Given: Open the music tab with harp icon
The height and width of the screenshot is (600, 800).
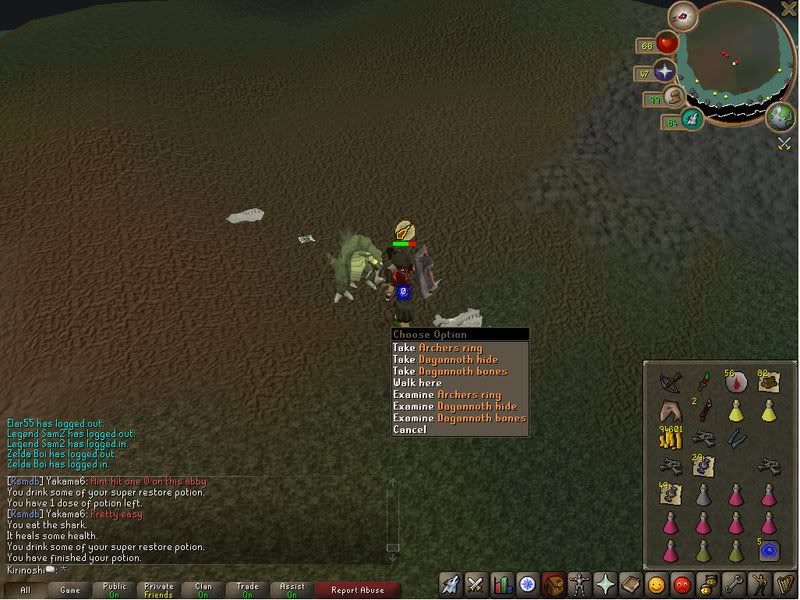Looking at the screenshot, I should (x=786, y=584).
